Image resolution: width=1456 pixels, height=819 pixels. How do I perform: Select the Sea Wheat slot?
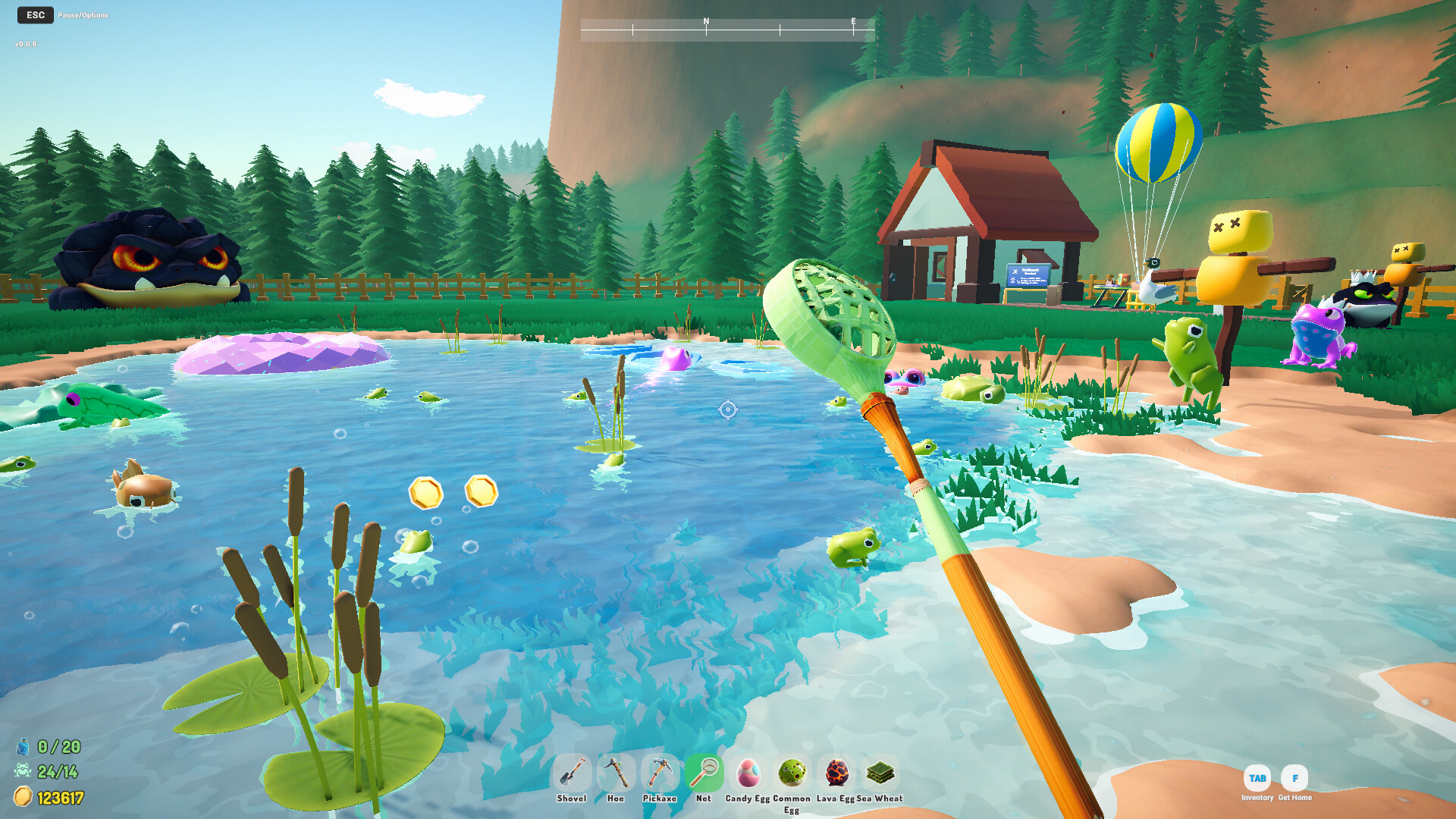click(880, 773)
